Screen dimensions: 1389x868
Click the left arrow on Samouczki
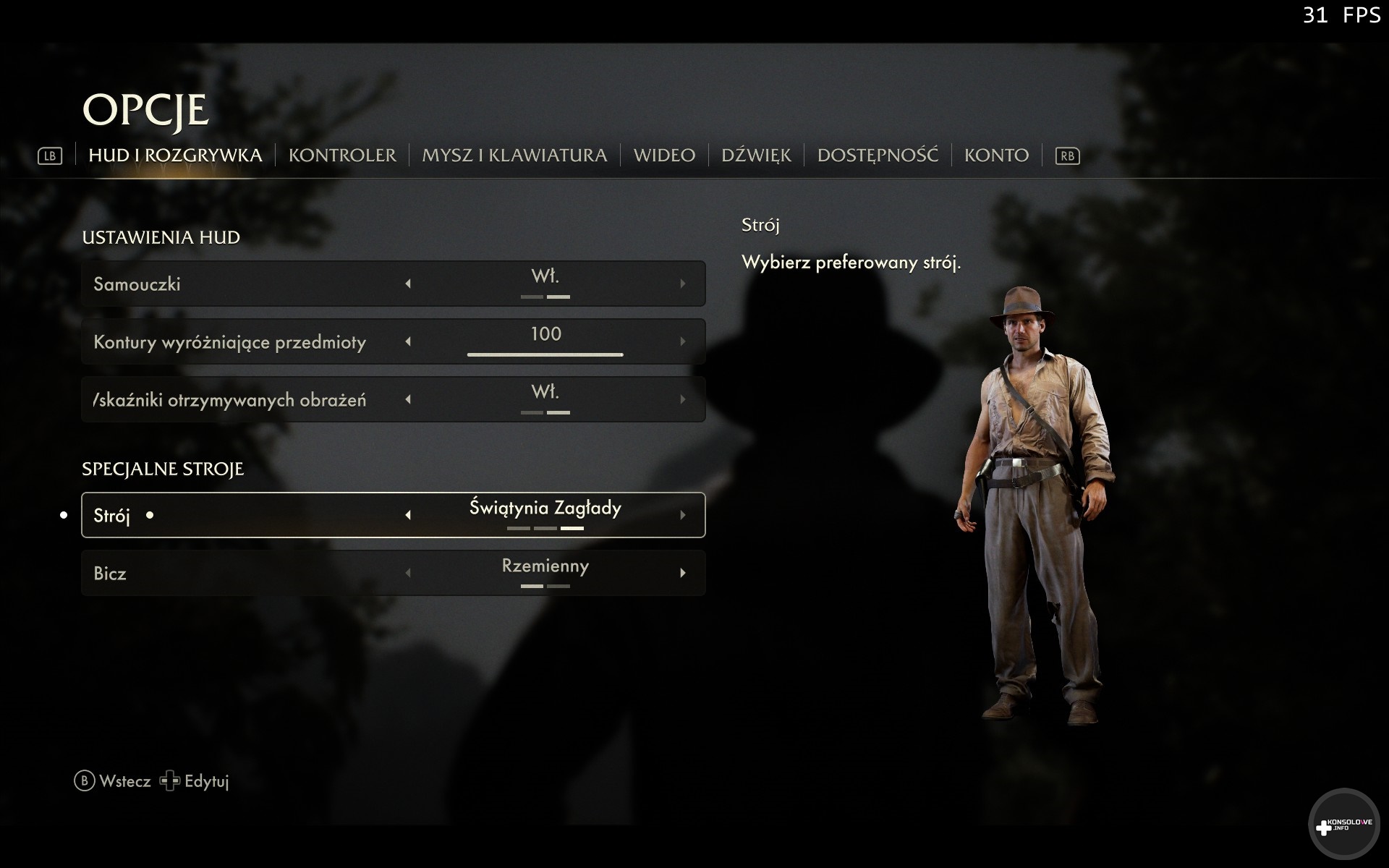(x=408, y=284)
